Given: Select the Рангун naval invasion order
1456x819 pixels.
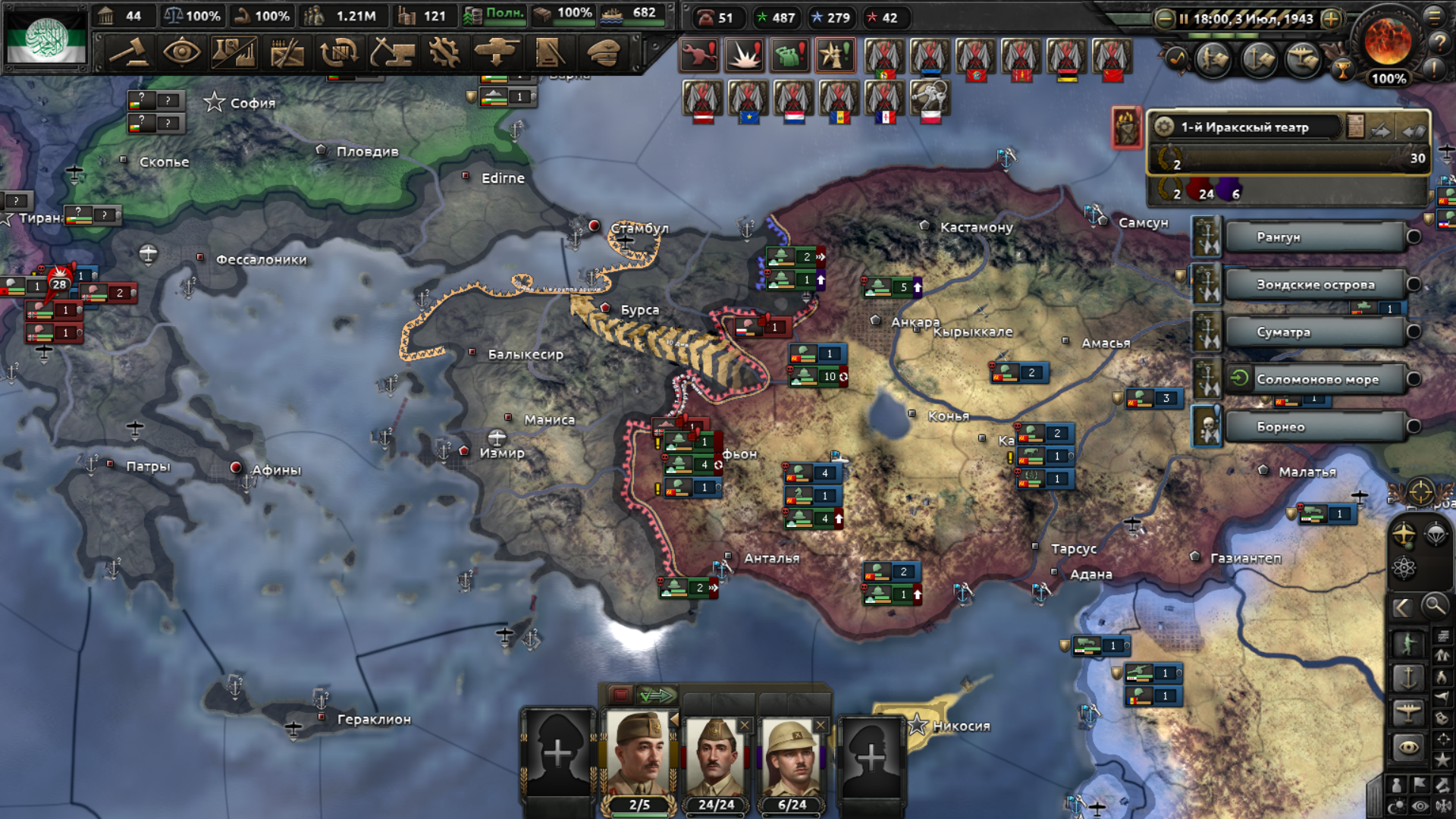Looking at the screenshot, I should (1315, 237).
